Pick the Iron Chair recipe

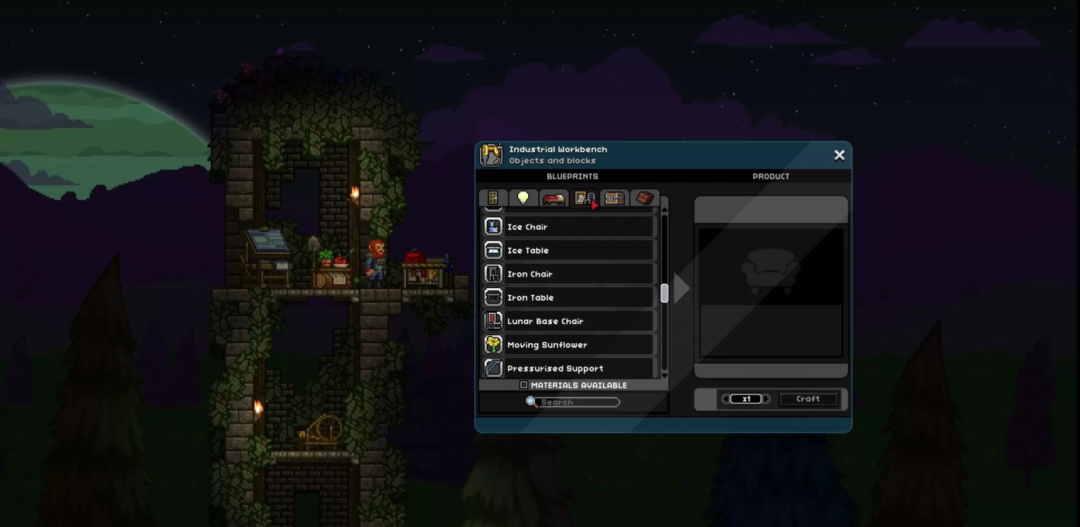tap(568, 274)
